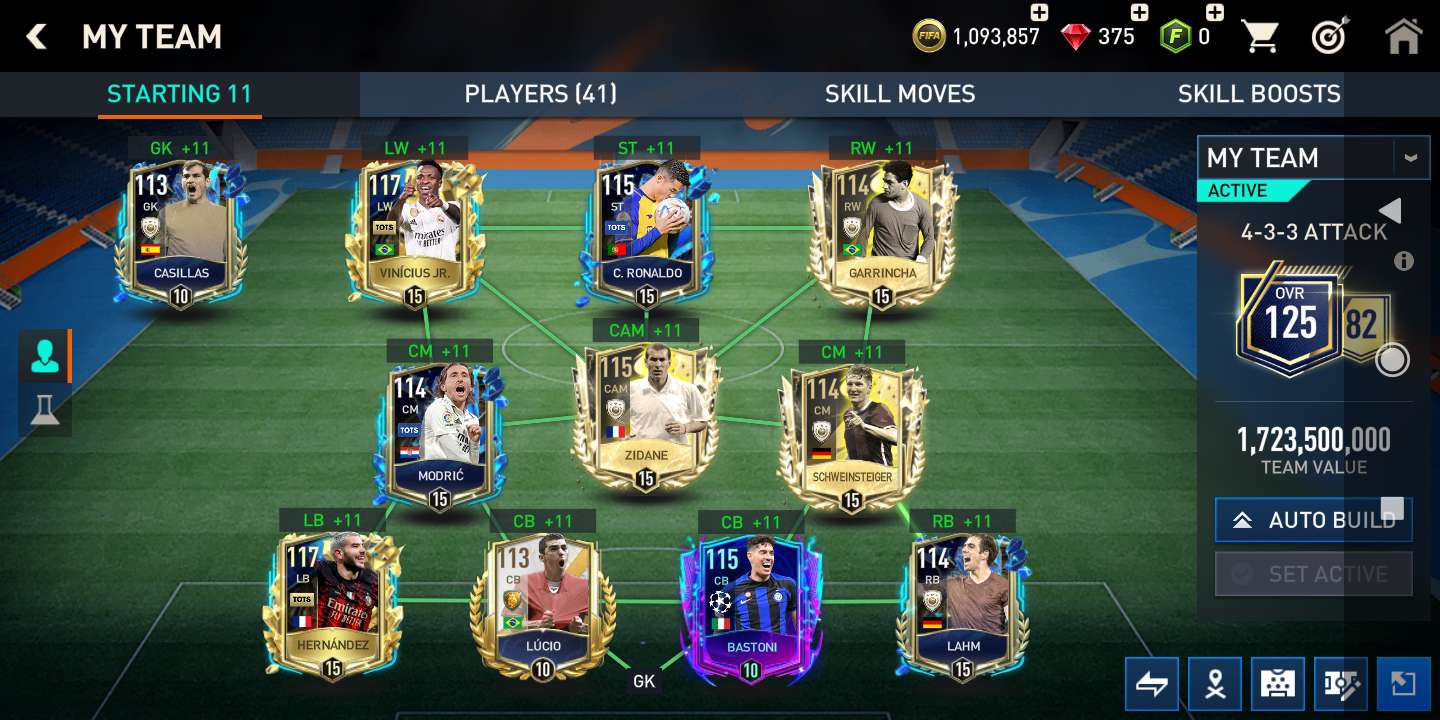Viewport: 1440px width, 720px height.
Task: Choose Modrić in central midfield
Action: tap(440, 434)
